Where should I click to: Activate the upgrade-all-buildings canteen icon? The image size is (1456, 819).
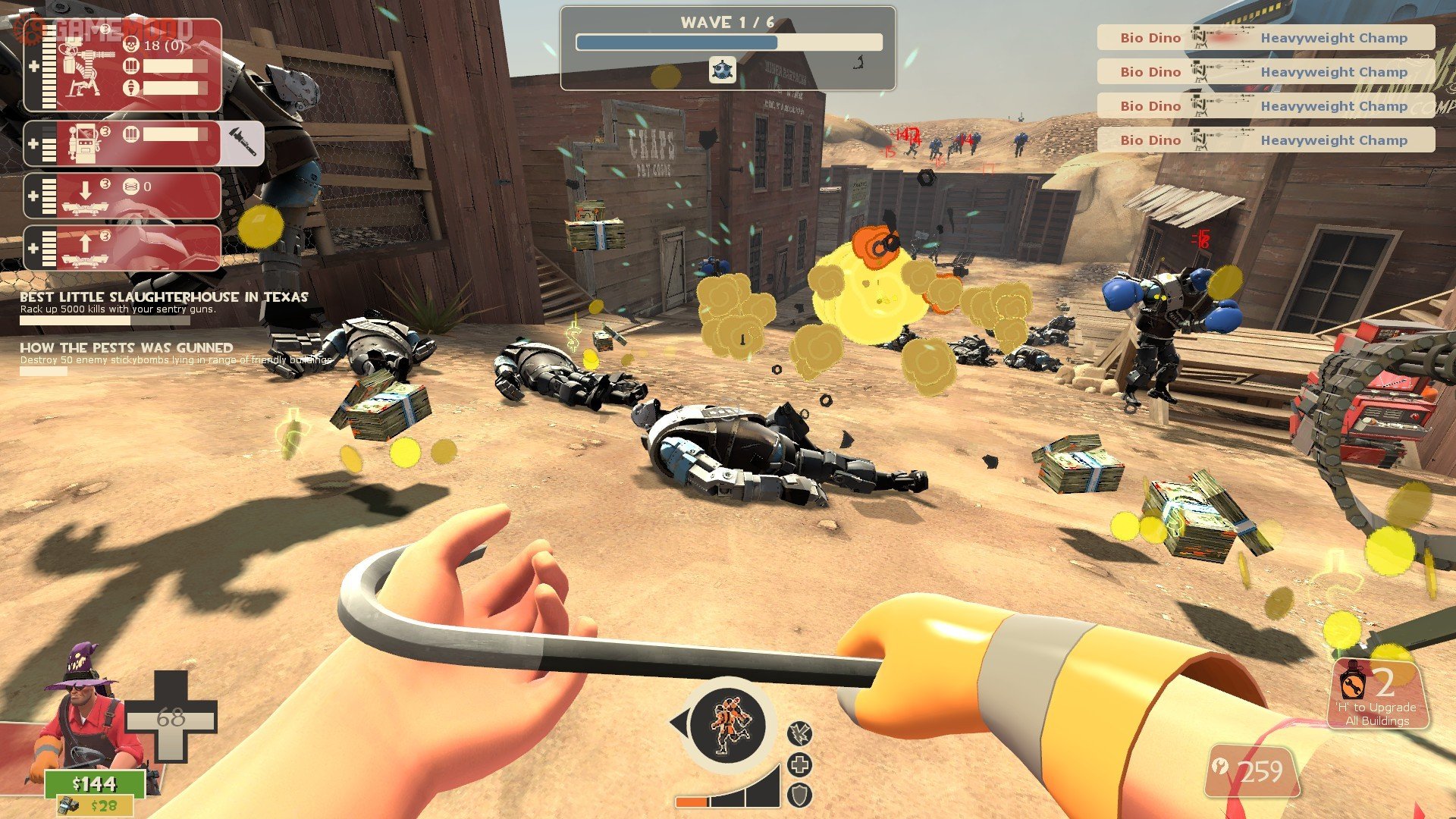tap(1353, 682)
